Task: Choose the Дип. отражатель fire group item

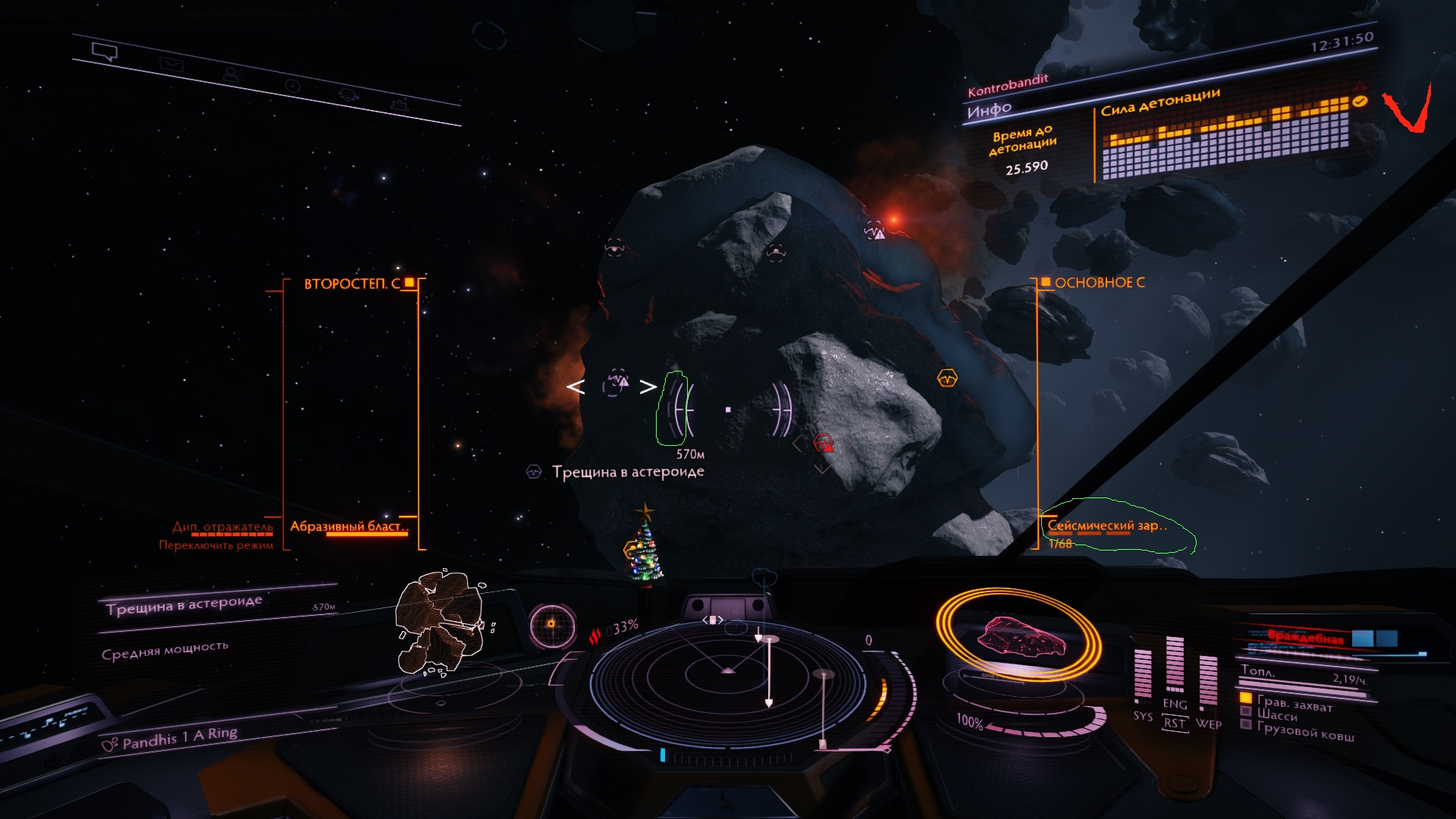Action: tap(222, 527)
